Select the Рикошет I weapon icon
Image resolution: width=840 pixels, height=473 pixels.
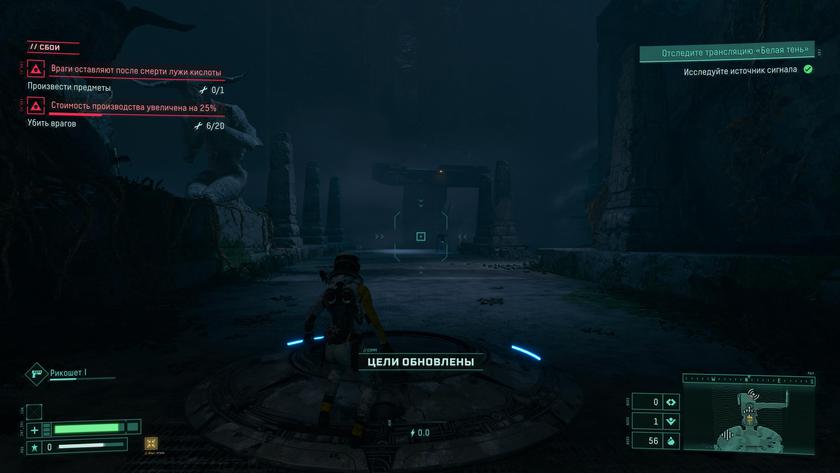[x=37, y=373]
